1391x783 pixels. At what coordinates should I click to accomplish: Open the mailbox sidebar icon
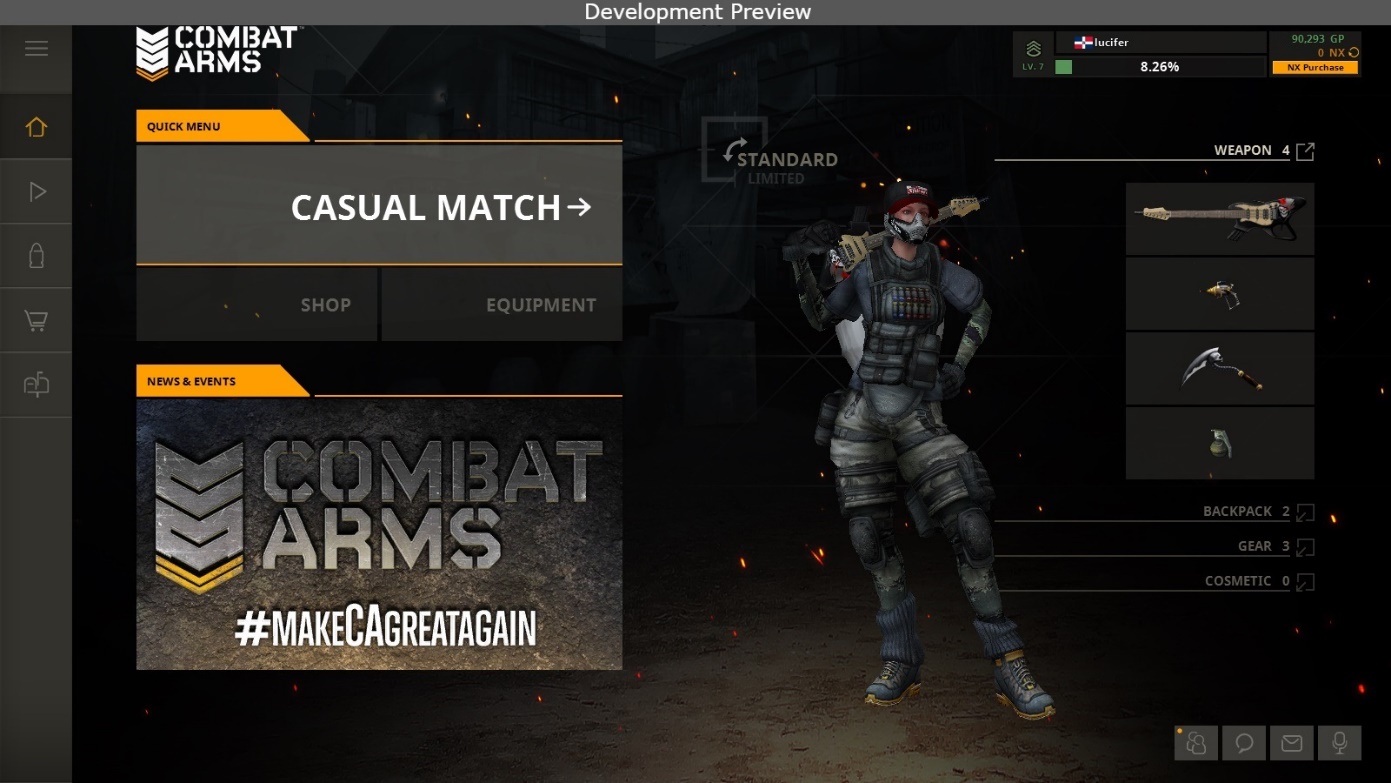click(x=36, y=385)
